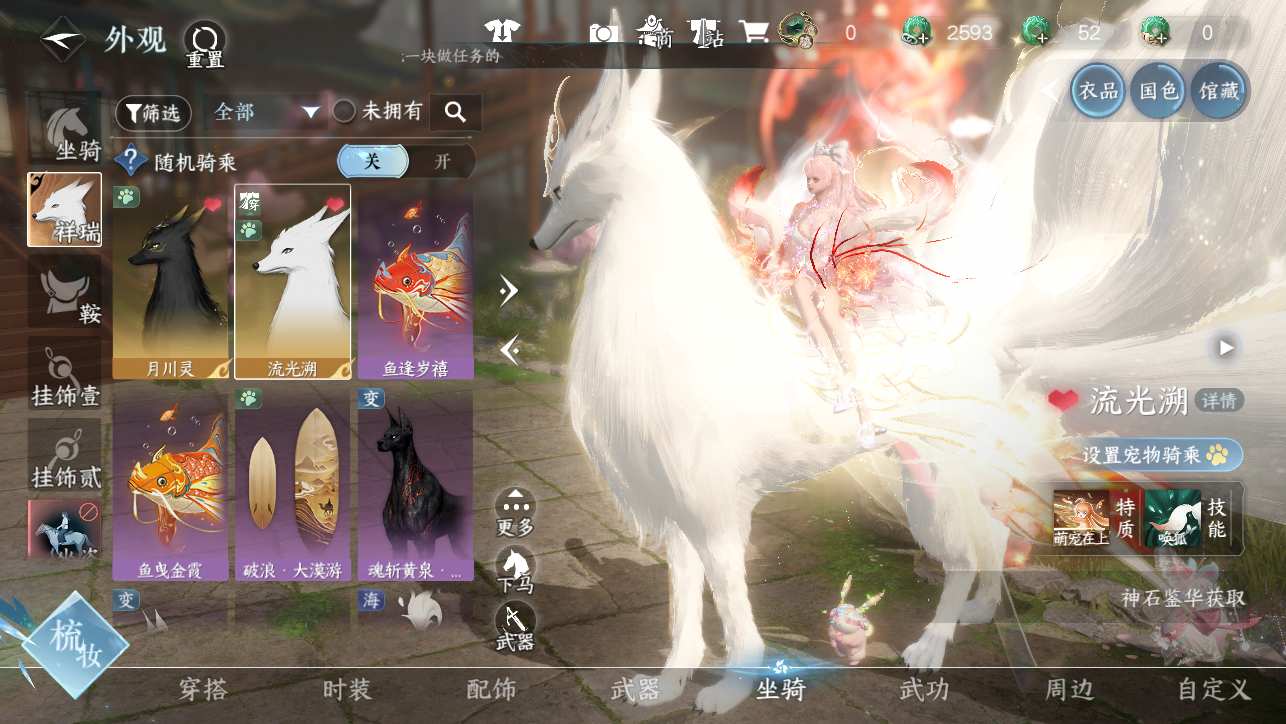
Task: Click the 重置 reset button
Action: (x=205, y=45)
